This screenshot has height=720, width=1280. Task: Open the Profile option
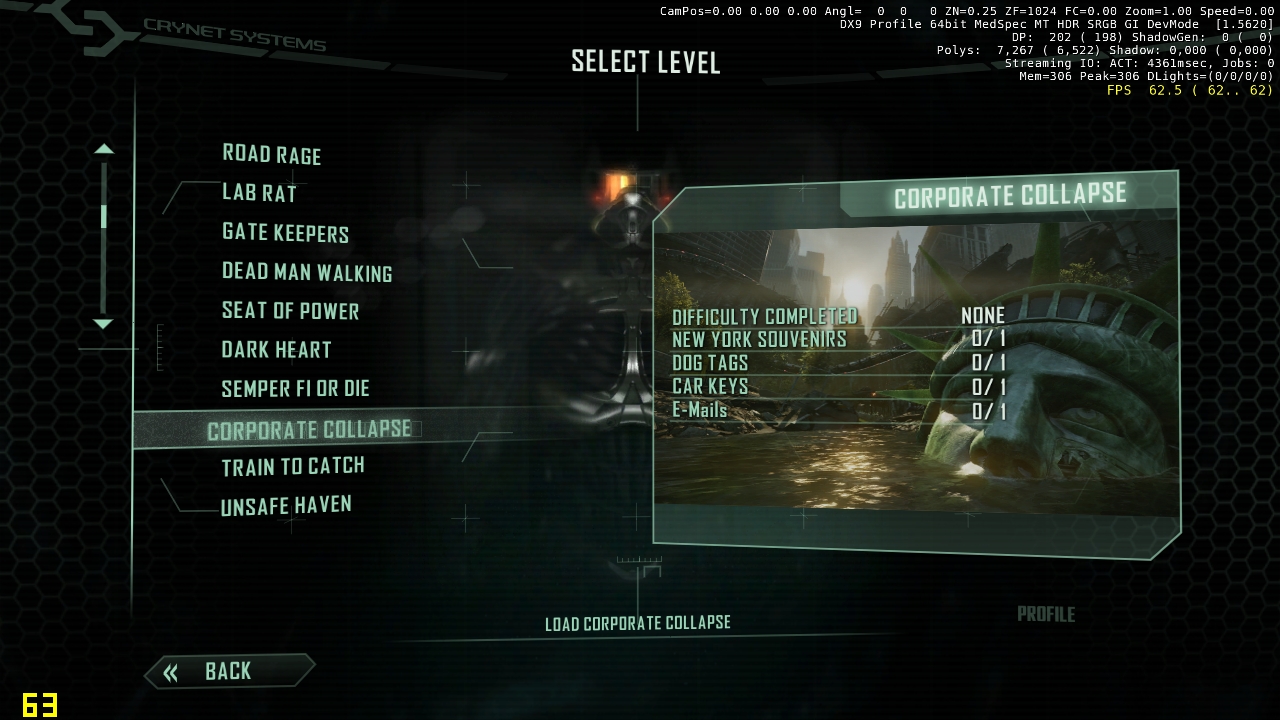point(1045,614)
